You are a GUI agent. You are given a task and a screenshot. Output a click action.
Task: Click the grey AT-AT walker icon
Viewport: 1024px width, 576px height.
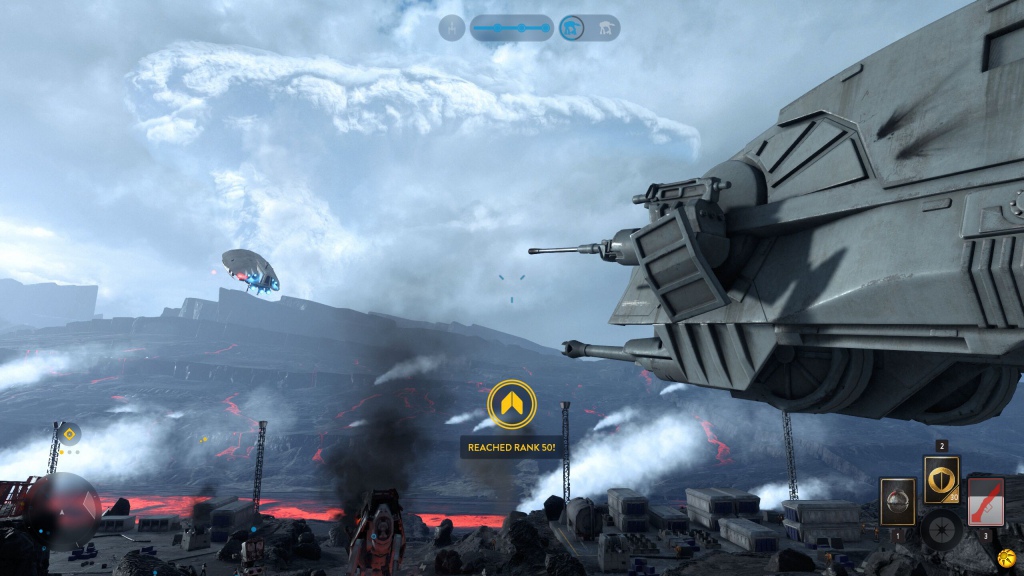pos(605,28)
